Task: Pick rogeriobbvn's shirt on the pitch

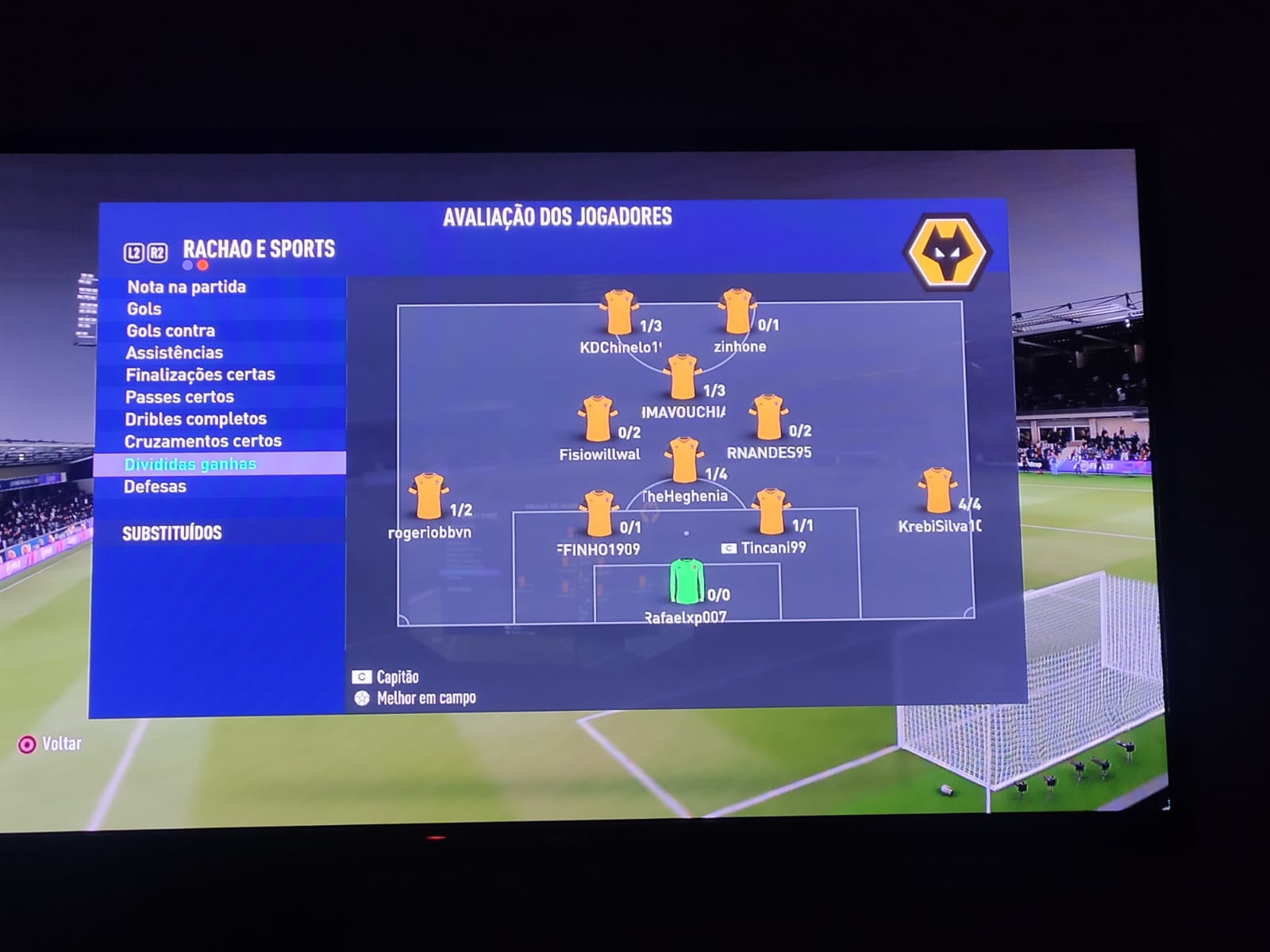Action: point(428,496)
